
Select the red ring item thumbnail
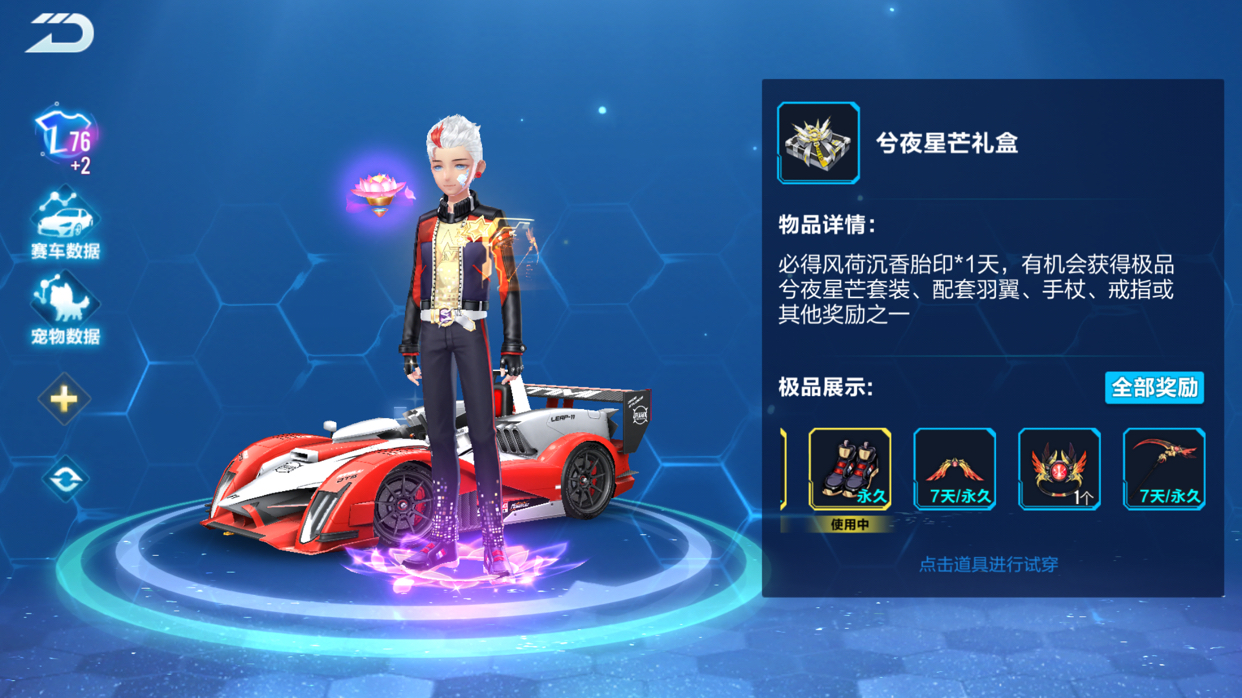click(x=1059, y=470)
